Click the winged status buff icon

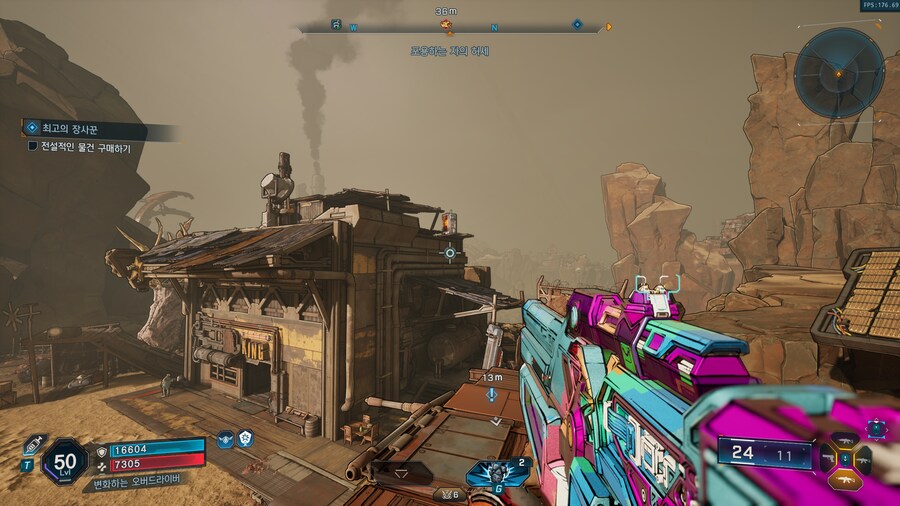tap(225, 439)
